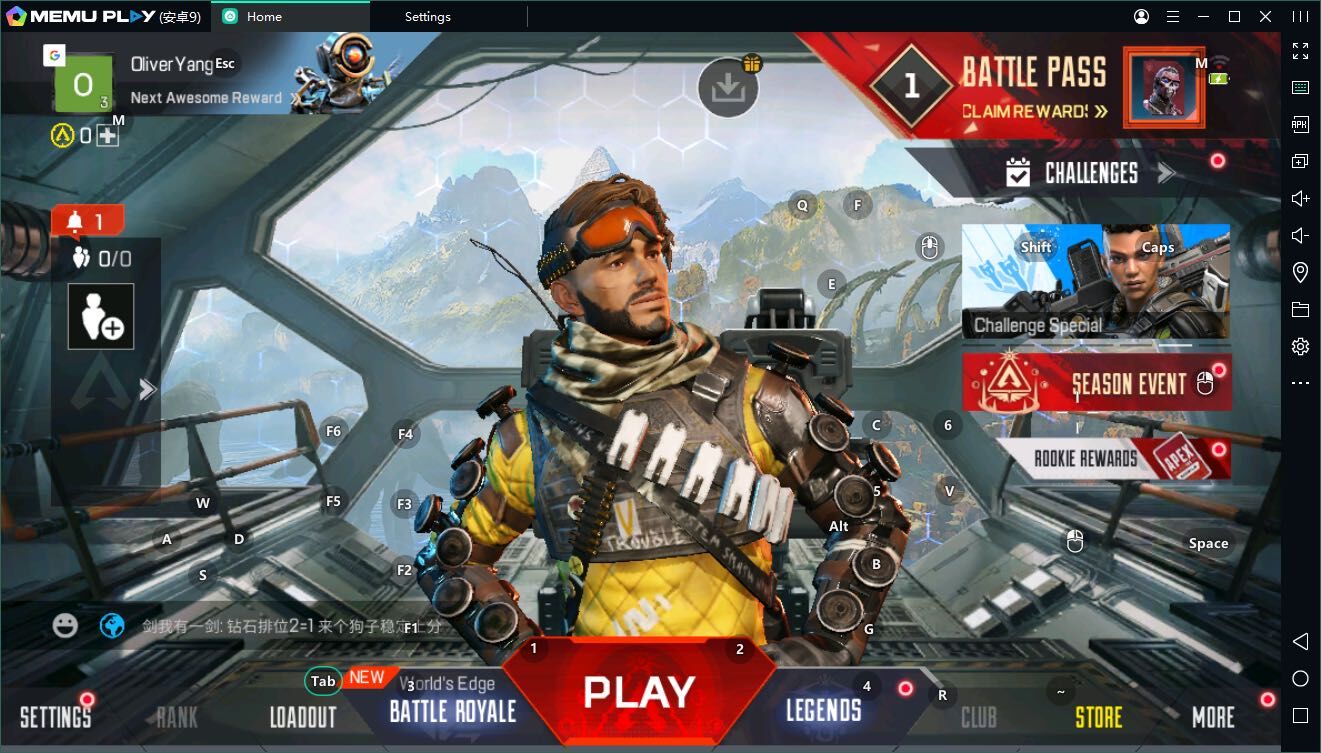Open the OliverYang player profile

(171, 64)
